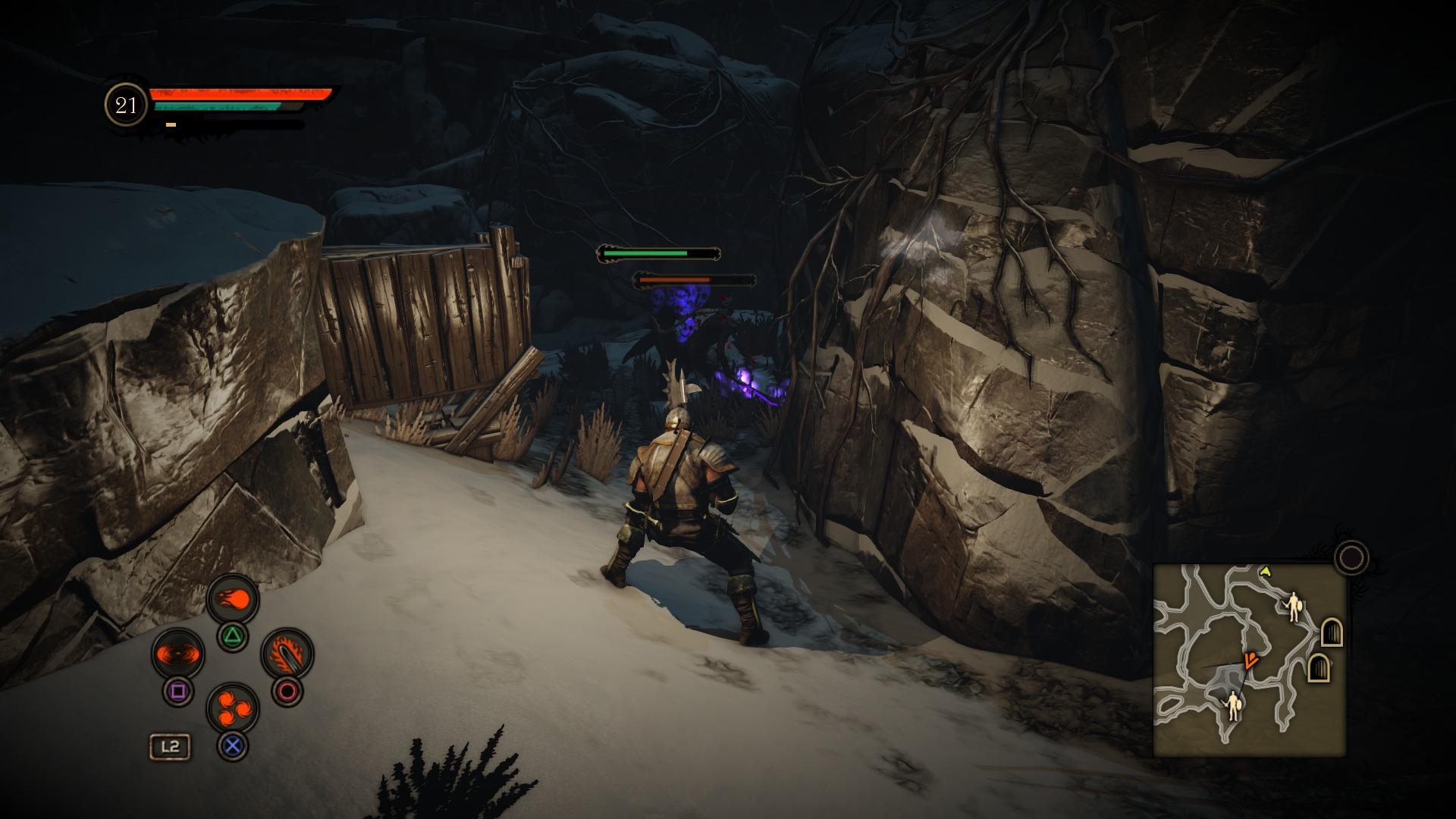Cast the triple fire swirl ability

233,708
